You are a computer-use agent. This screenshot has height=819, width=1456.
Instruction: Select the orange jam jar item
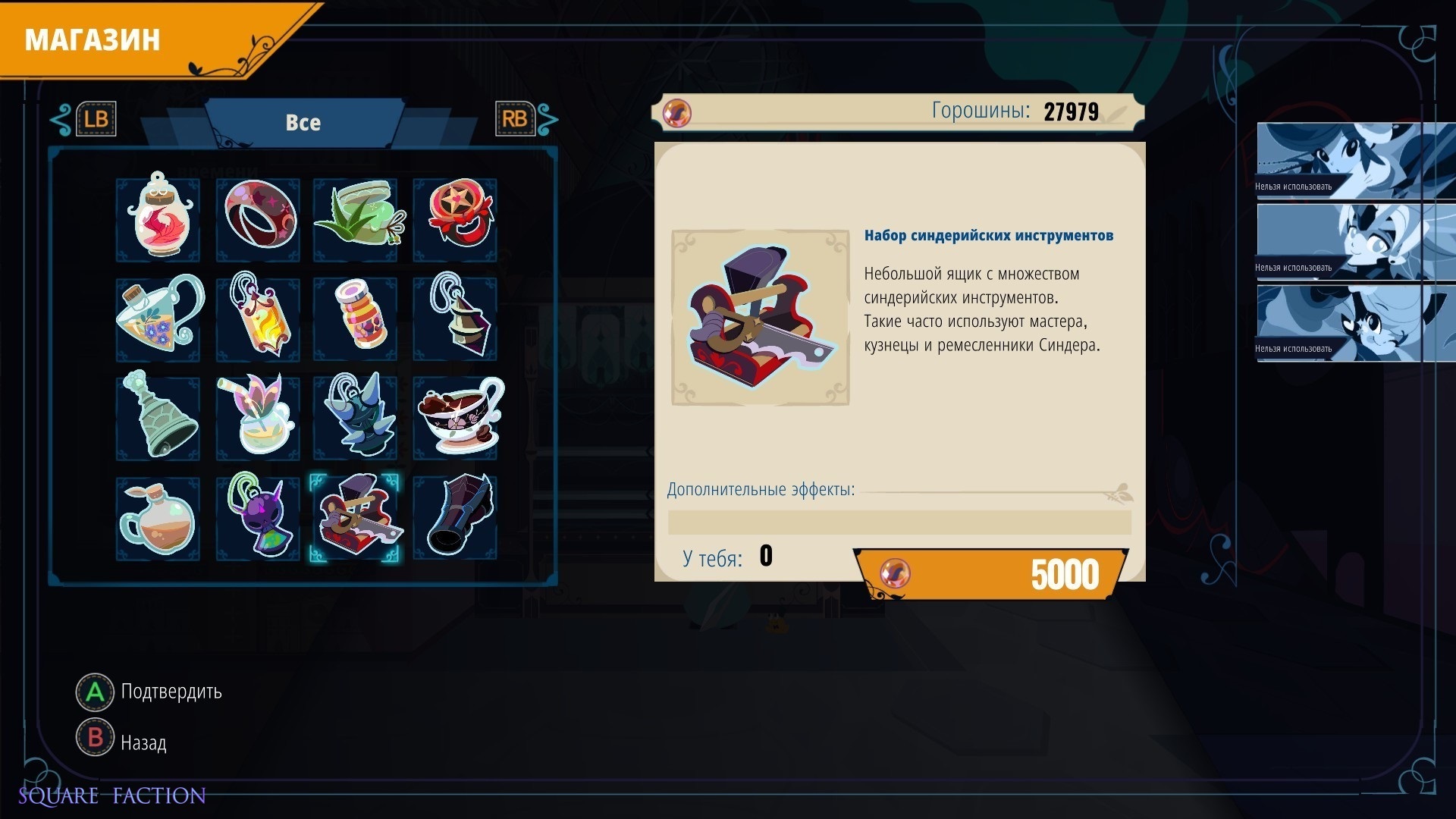coord(356,318)
